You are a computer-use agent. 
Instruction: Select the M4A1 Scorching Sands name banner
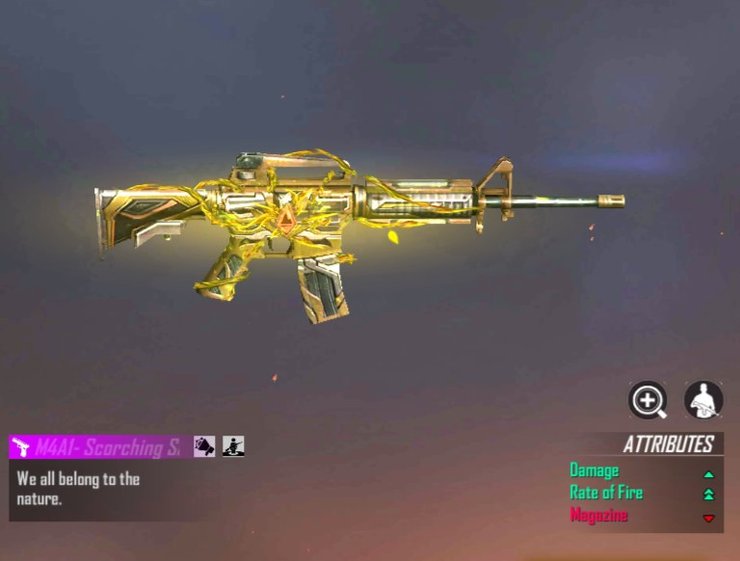point(96,447)
